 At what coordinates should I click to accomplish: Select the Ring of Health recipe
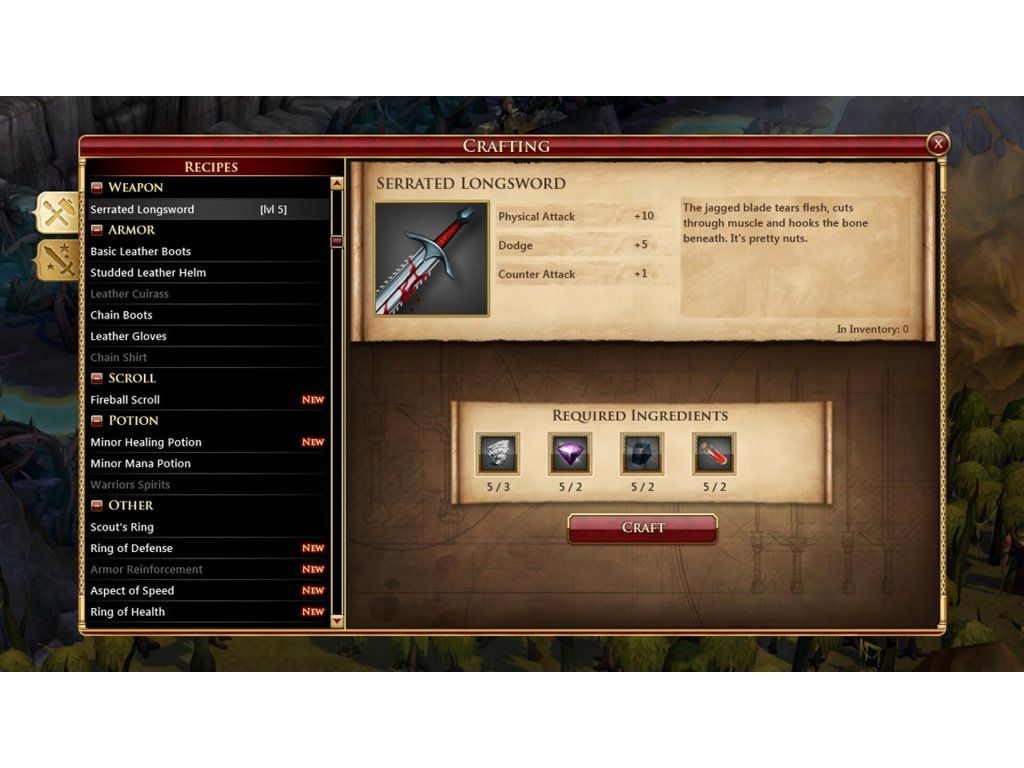[x=127, y=612]
